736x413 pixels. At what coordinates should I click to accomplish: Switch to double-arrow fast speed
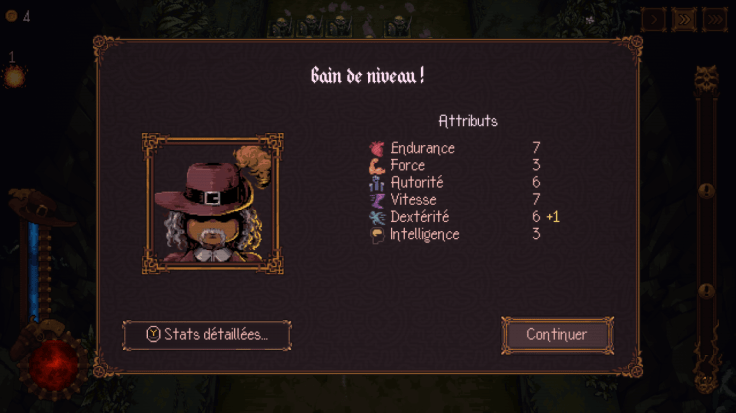683,19
